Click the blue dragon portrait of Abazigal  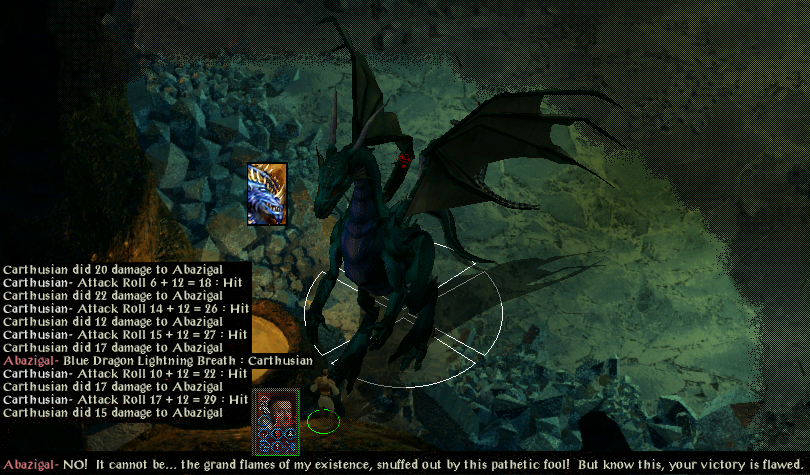[267, 193]
